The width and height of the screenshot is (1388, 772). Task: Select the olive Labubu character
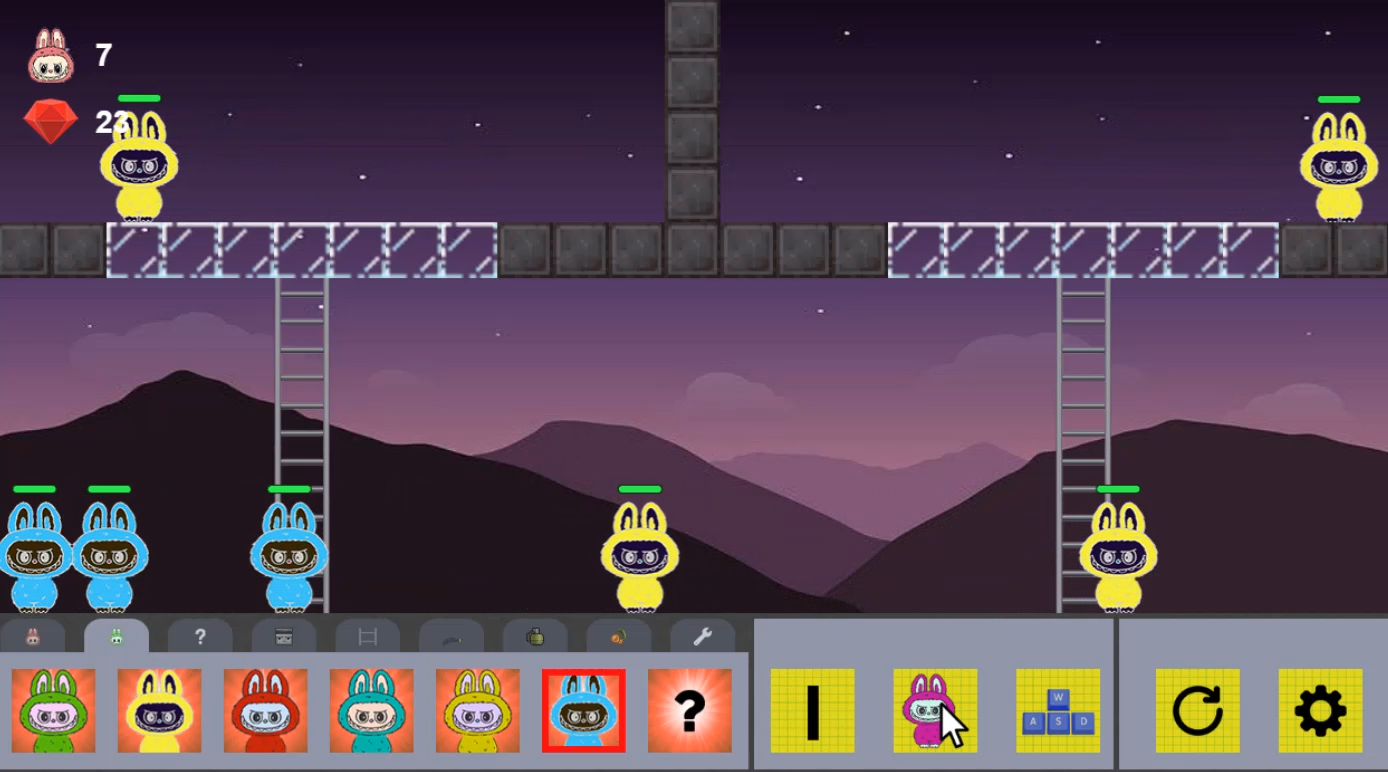click(477, 712)
